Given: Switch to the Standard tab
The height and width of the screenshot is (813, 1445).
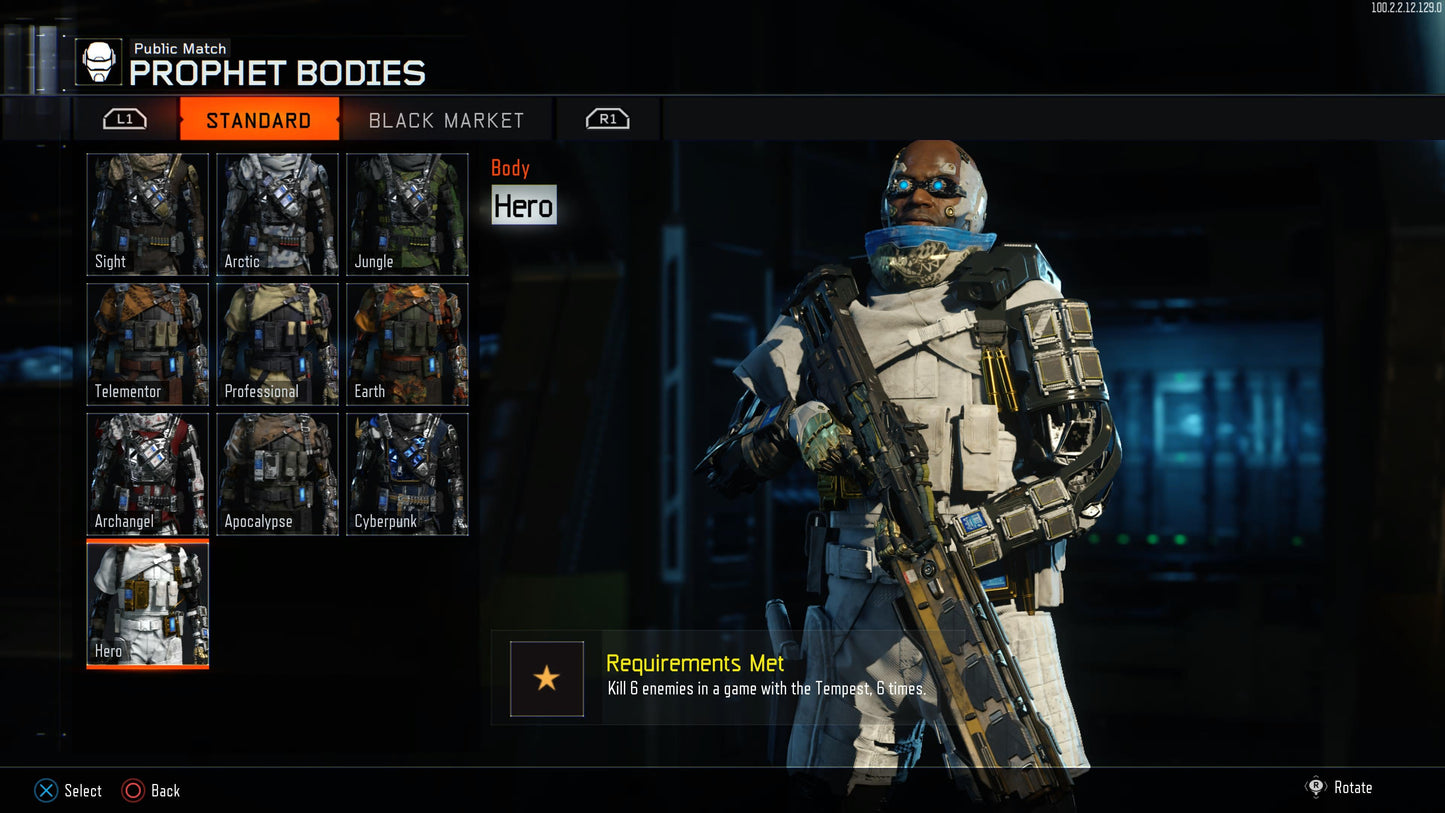Looking at the screenshot, I should (259, 120).
